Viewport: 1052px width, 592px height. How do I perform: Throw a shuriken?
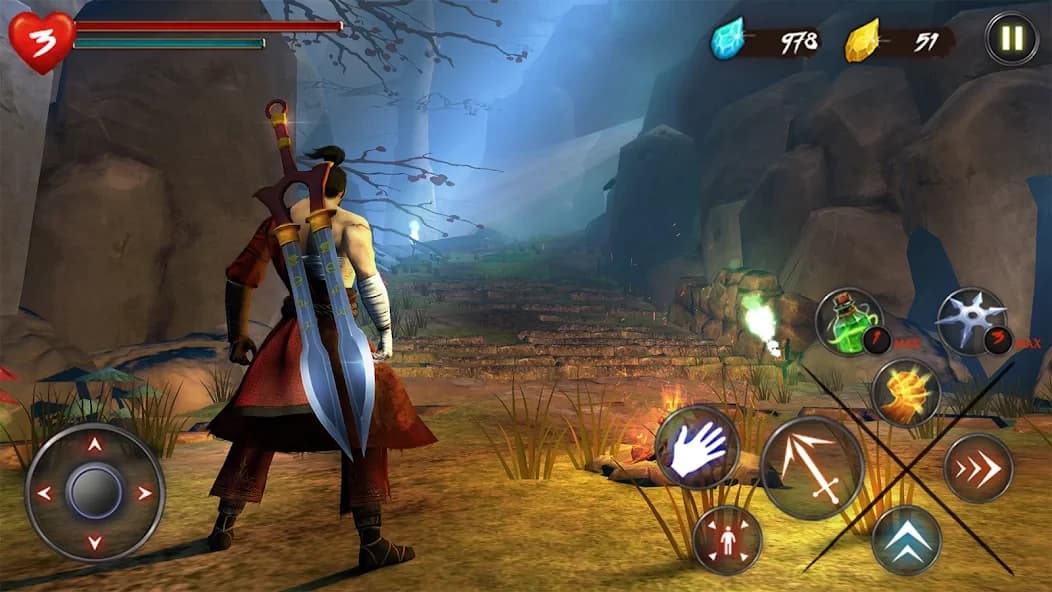pos(971,321)
